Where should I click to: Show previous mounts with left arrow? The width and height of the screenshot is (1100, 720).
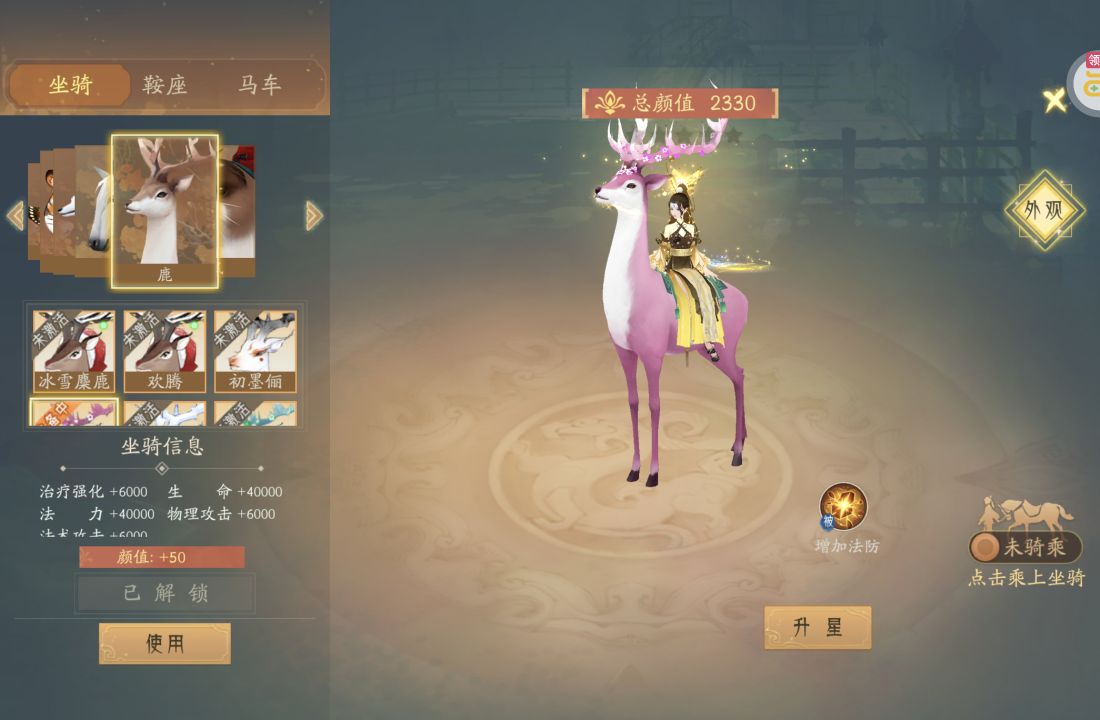point(15,215)
